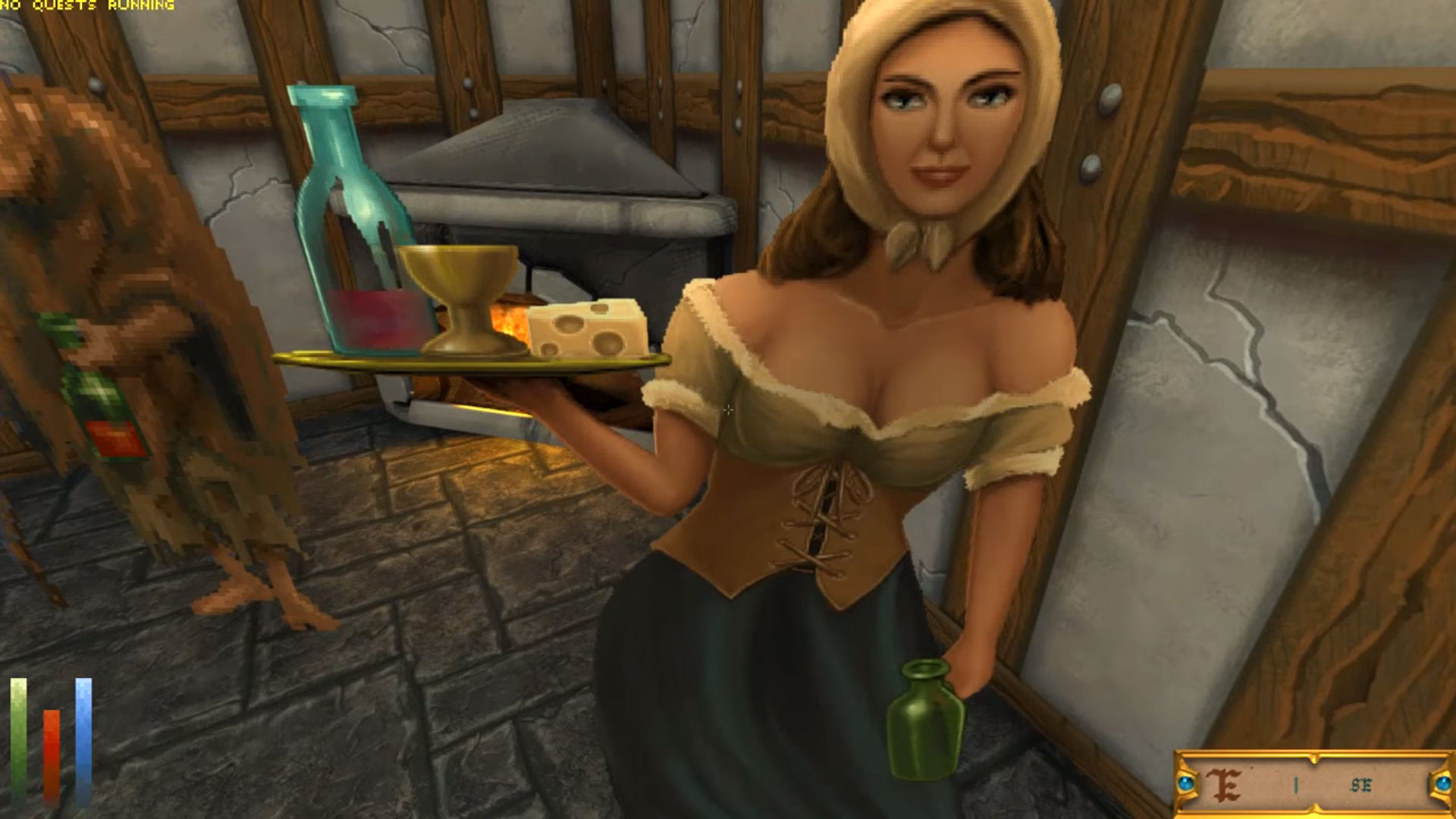Click the crosshair at screen center
This screenshot has height=819, width=1456.
tap(728, 409)
